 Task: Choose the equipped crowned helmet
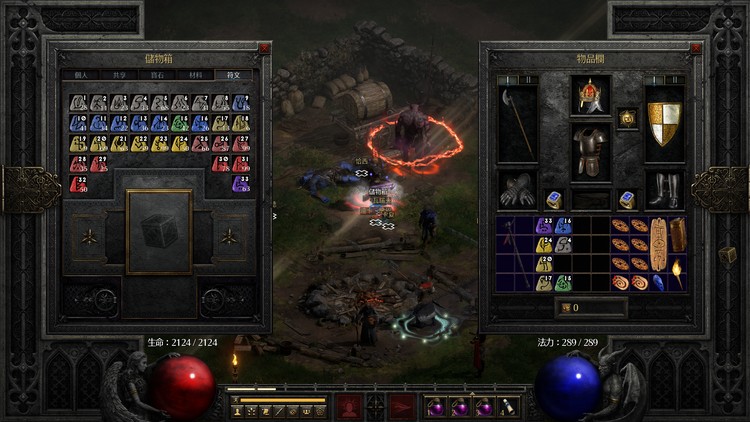point(591,96)
